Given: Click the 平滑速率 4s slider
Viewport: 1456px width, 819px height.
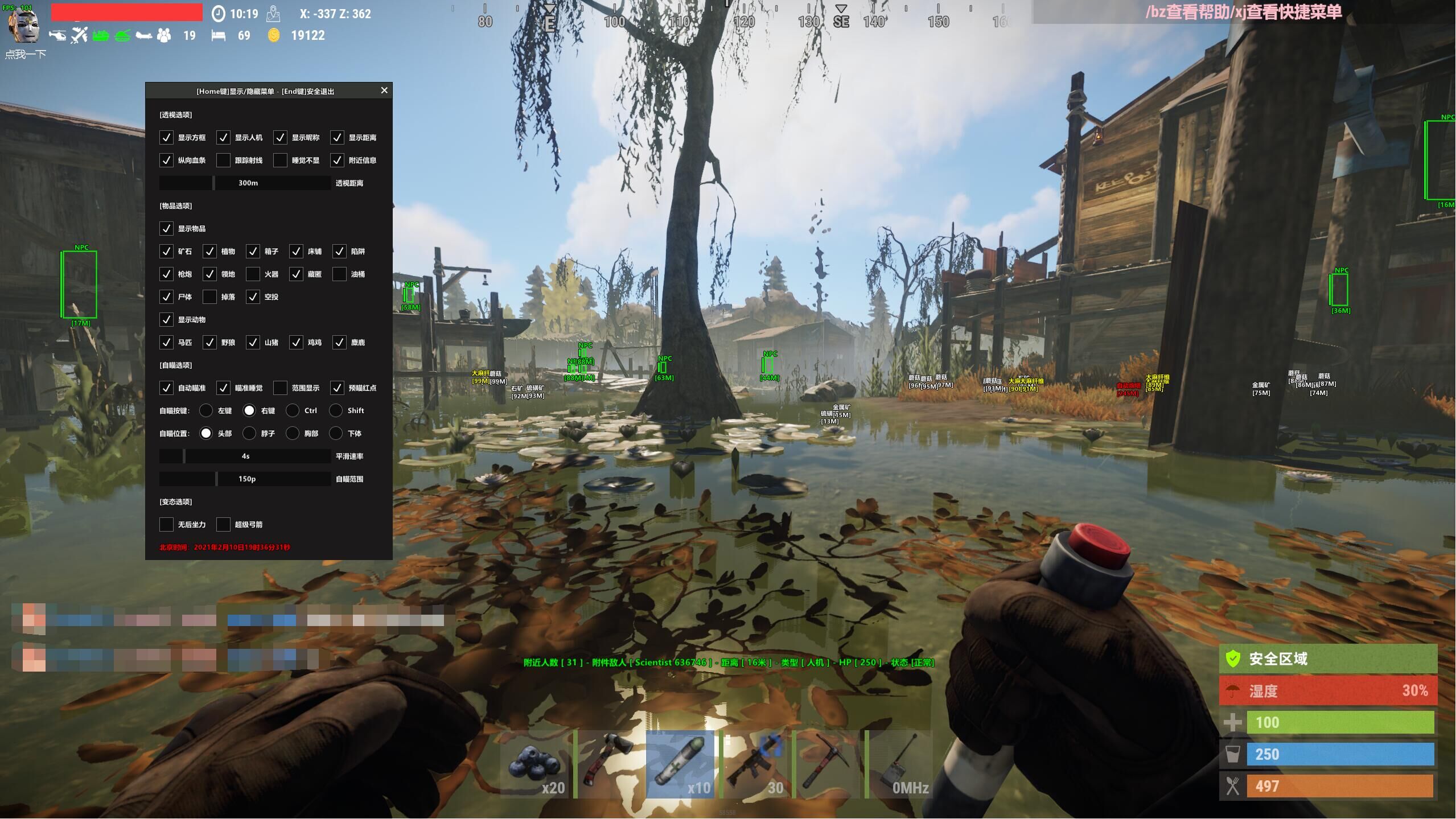Looking at the screenshot, I should (245, 456).
